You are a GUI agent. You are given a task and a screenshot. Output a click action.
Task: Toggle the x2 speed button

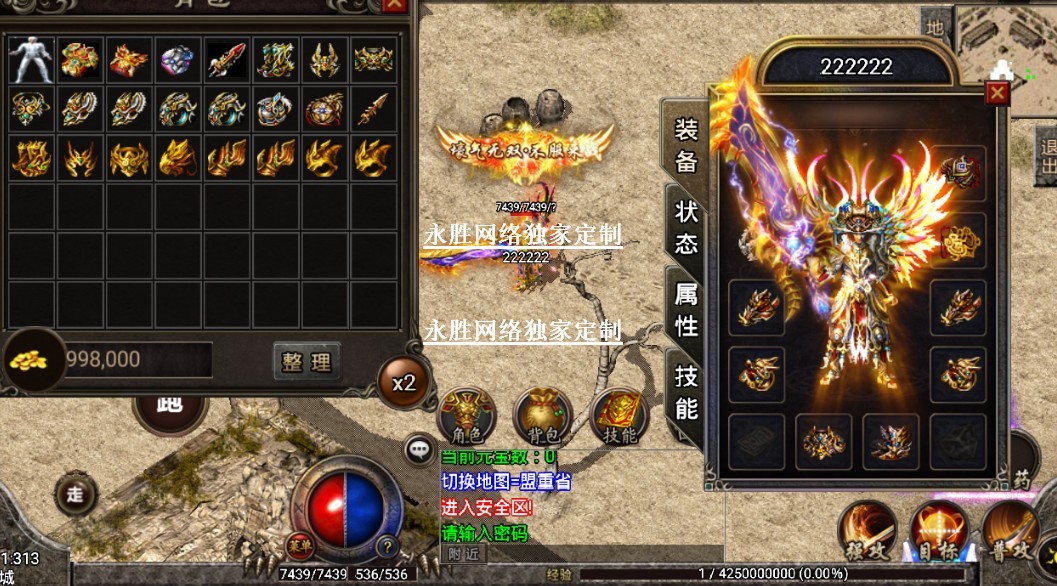[403, 383]
